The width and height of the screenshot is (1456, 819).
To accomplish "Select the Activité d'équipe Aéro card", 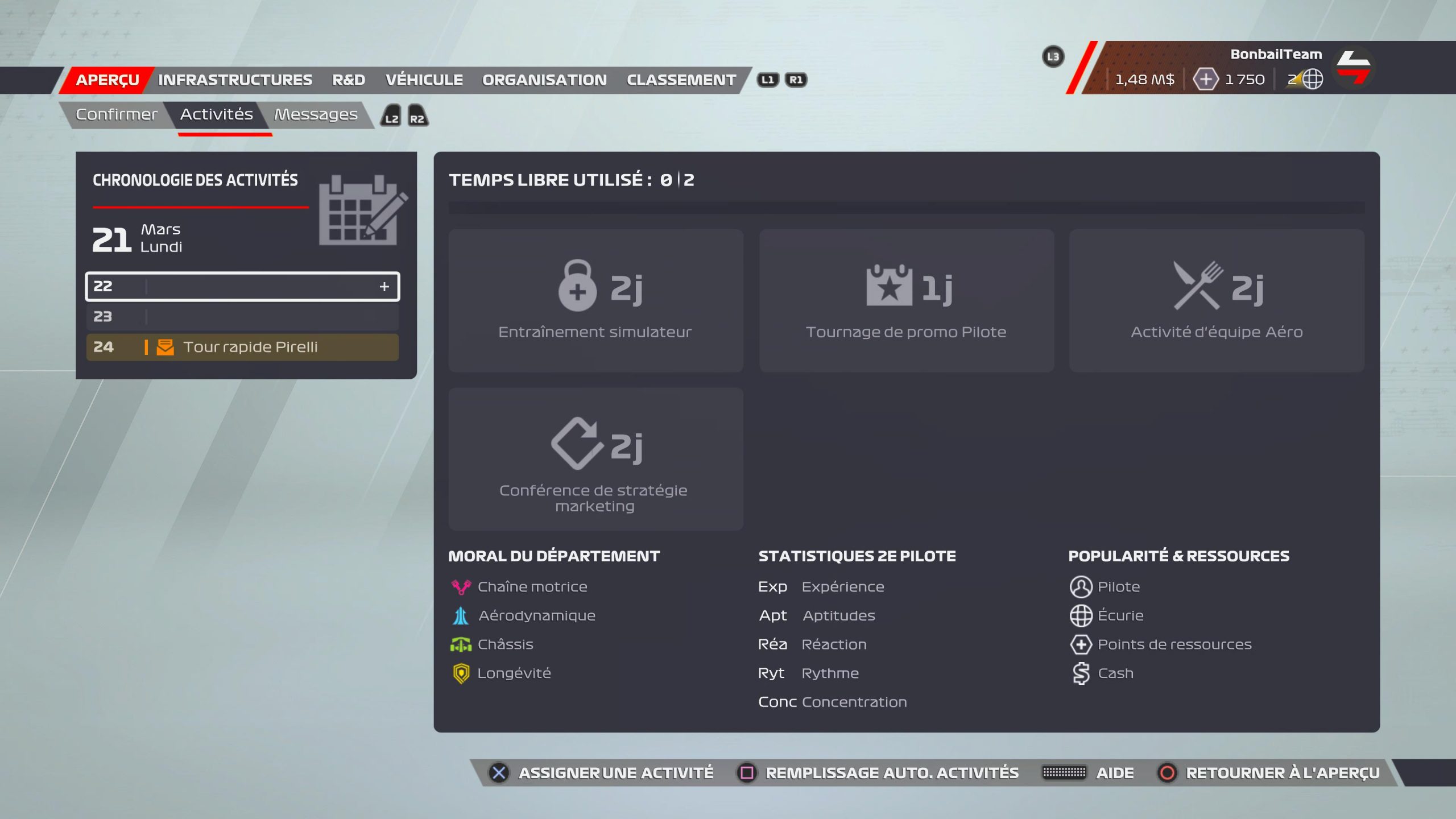I will tap(1216, 300).
